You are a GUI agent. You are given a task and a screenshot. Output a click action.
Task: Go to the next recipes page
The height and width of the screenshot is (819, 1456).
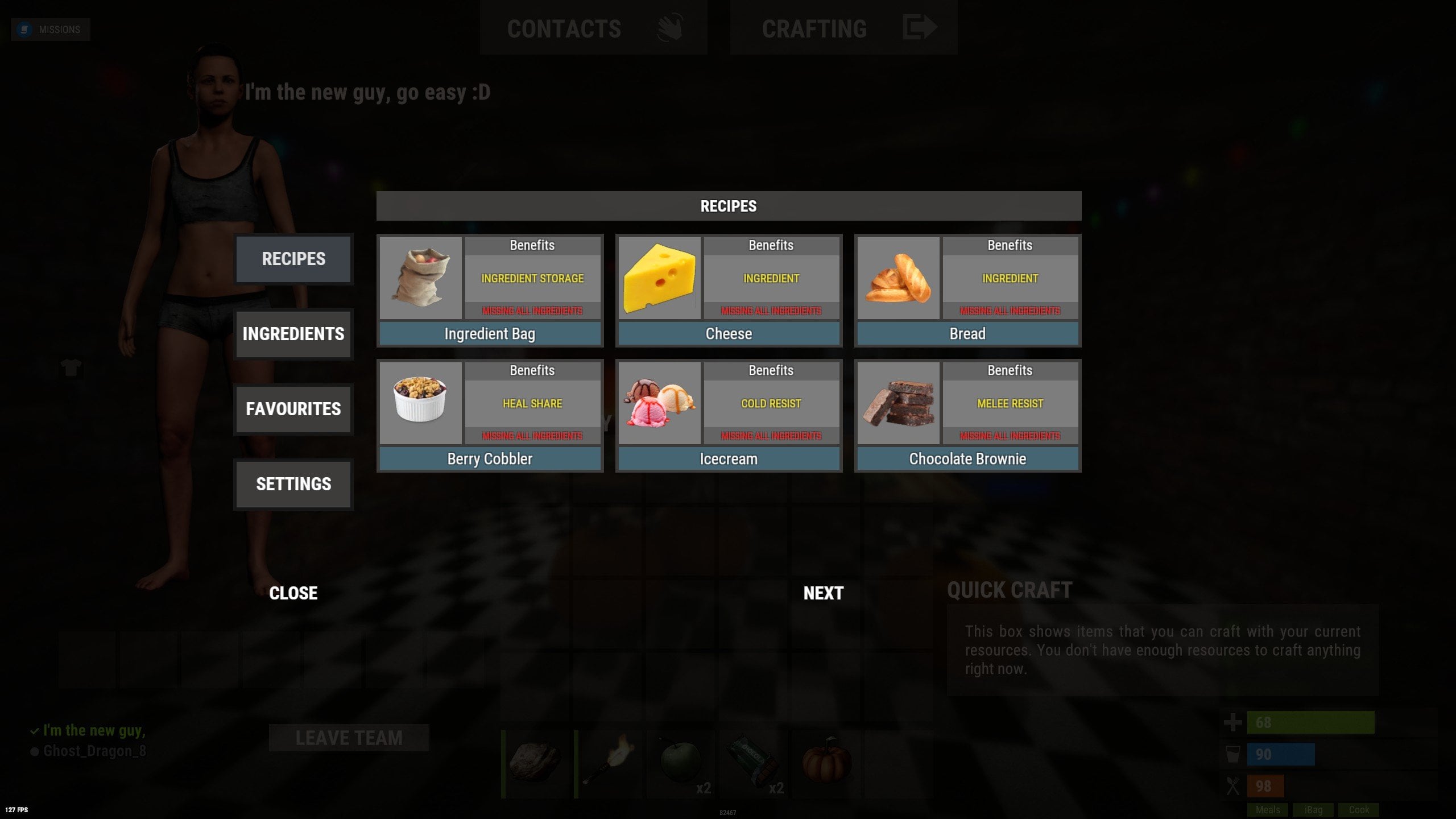(823, 593)
